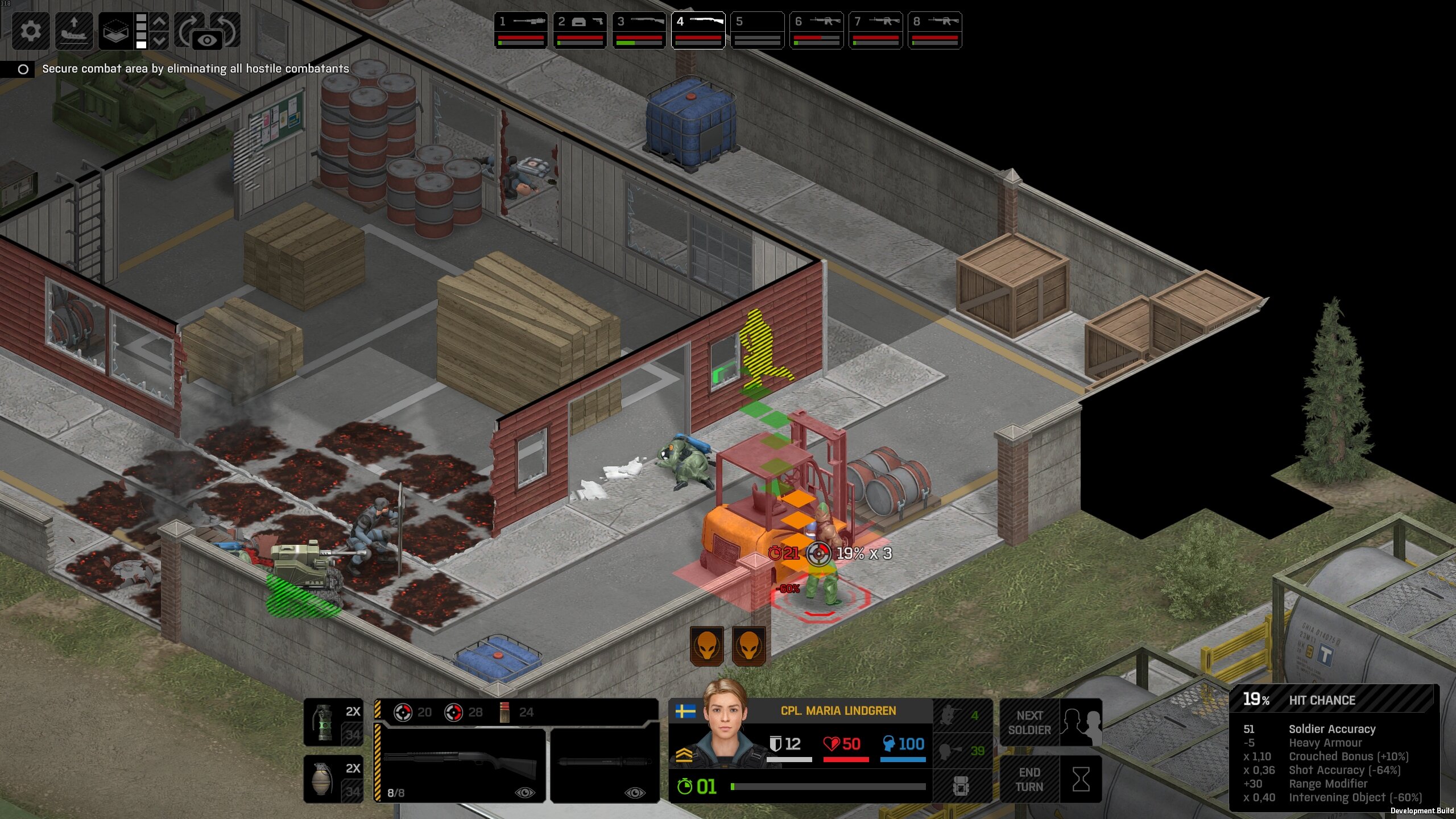Open the gear settings menu
Viewport: 1456px width, 819px height.
click(31, 30)
